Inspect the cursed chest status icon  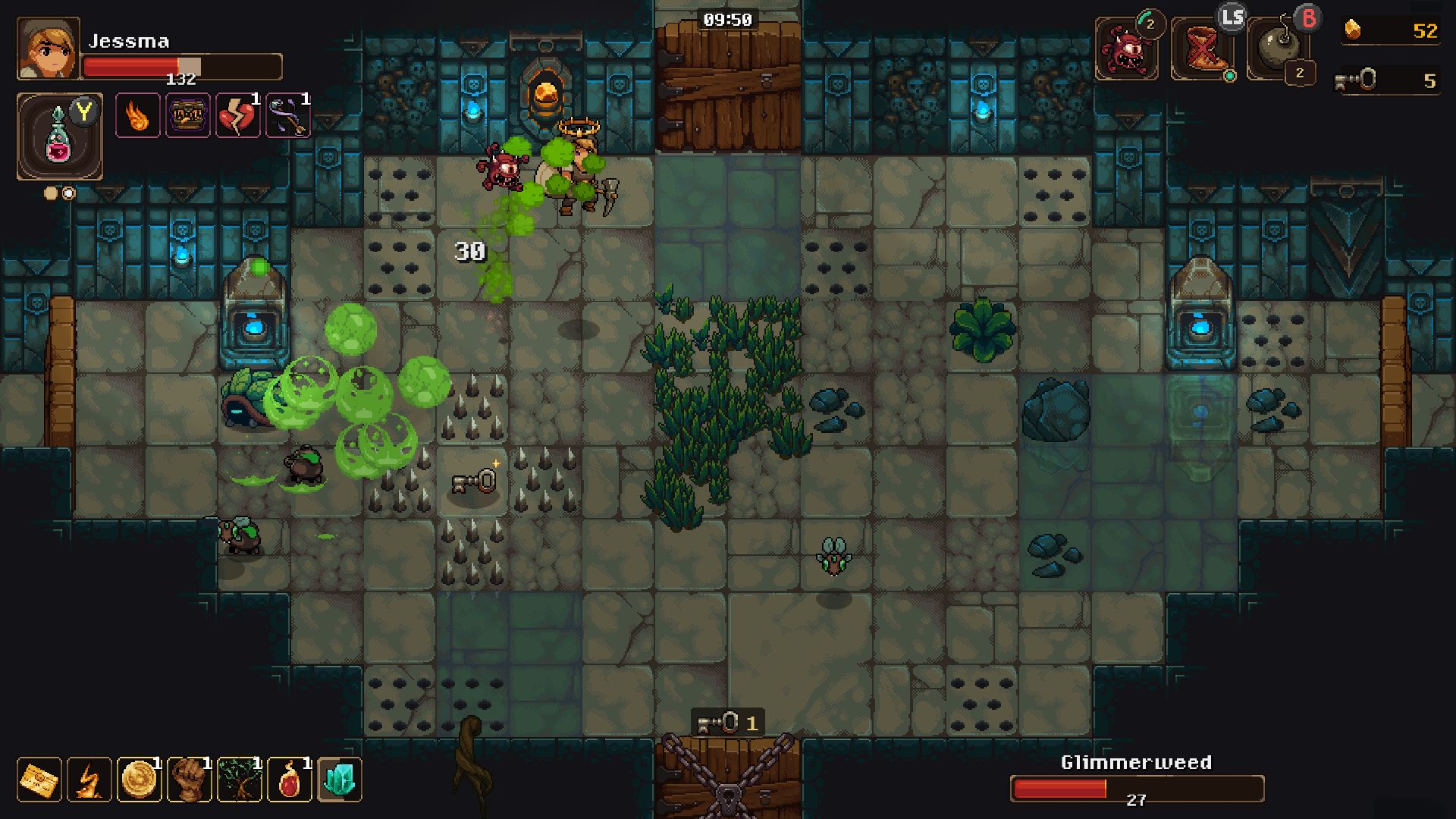[187, 116]
